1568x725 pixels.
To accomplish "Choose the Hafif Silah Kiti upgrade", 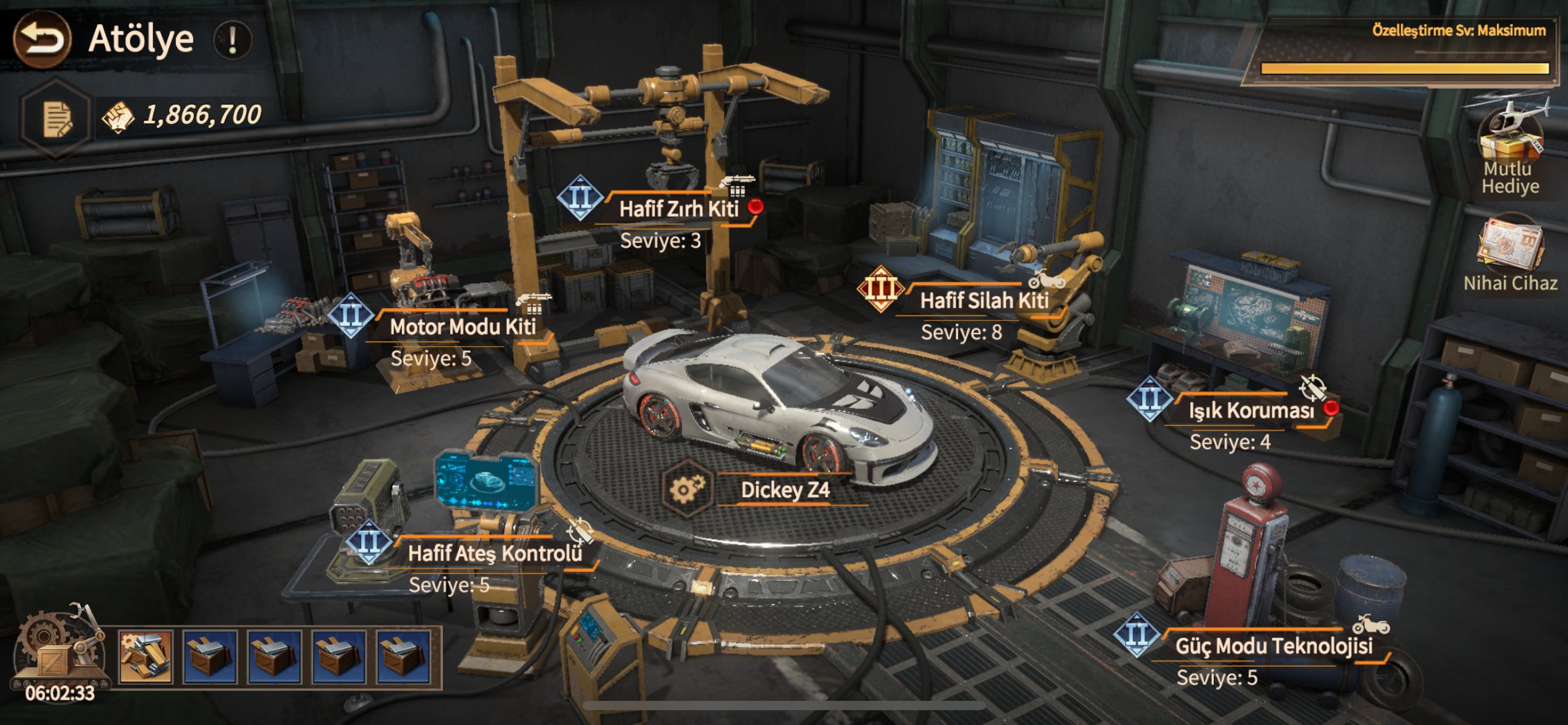I will point(983,301).
